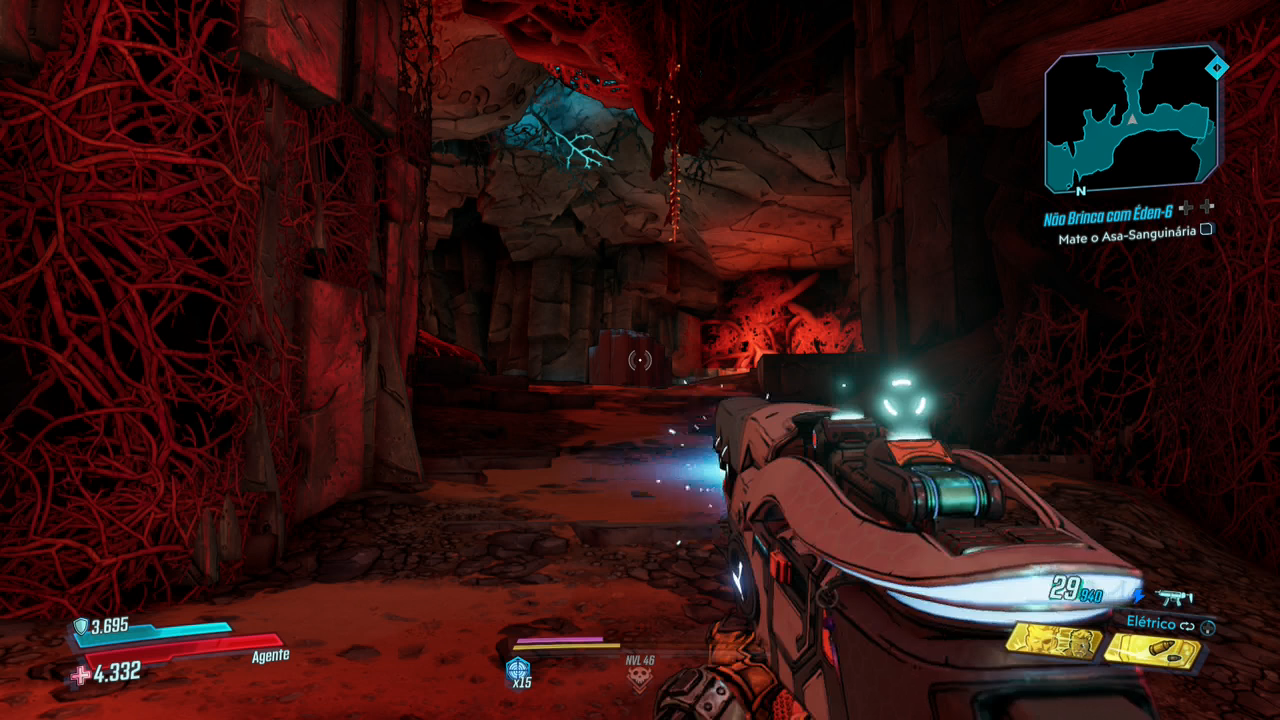Click the diamond marker on the minimap frame
This screenshot has height=720, width=1280.
[1216, 68]
